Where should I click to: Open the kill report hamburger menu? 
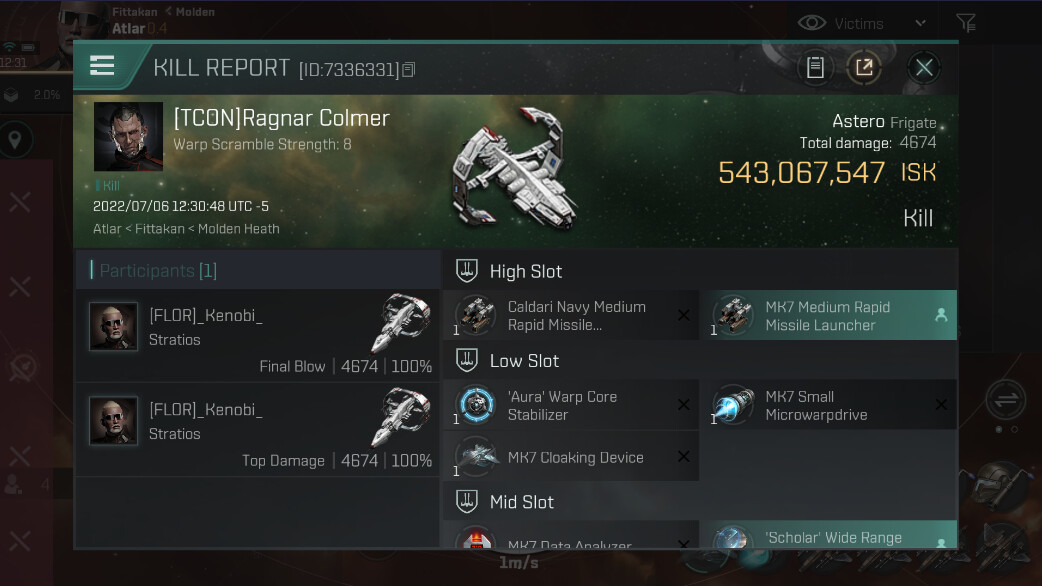(x=102, y=66)
